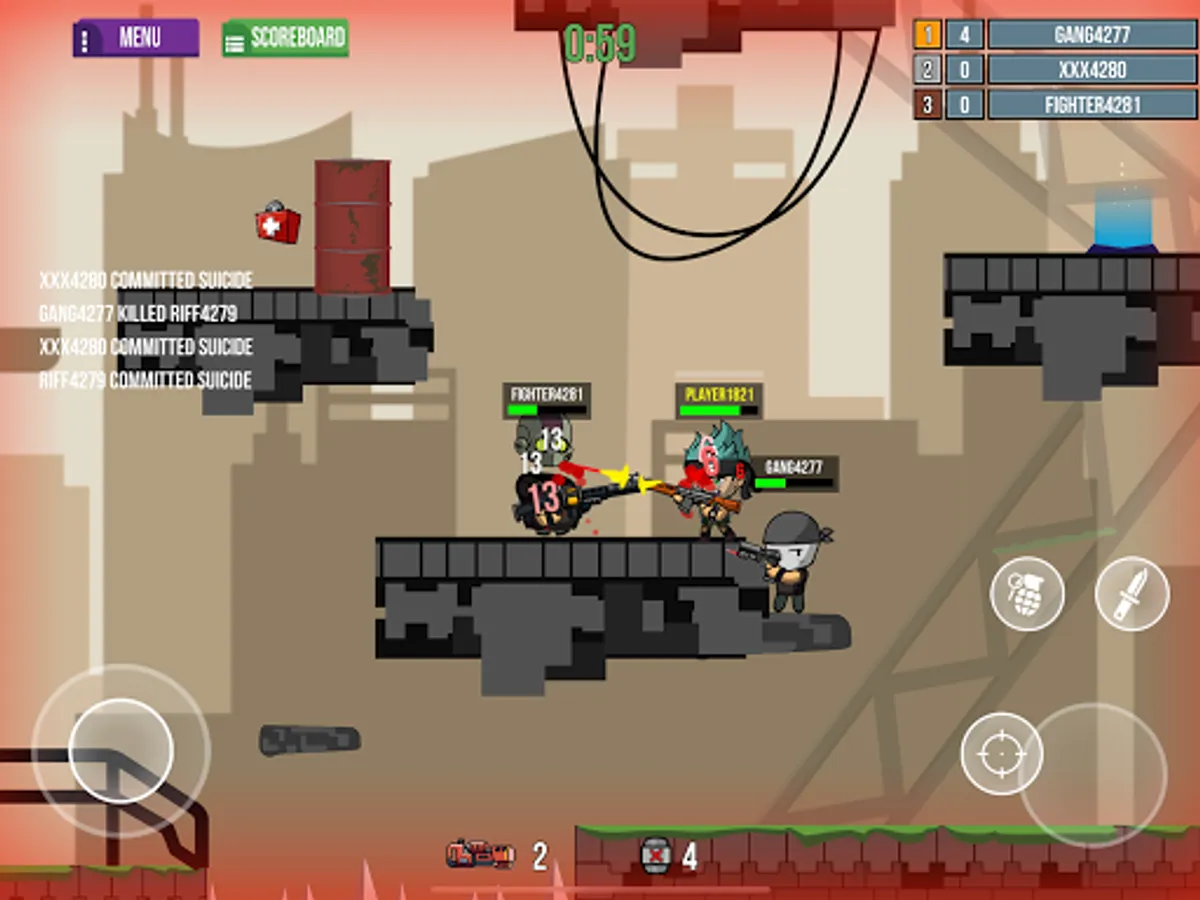
Task: Select XXX4280 row in the leaderboard
Action: coord(1091,70)
